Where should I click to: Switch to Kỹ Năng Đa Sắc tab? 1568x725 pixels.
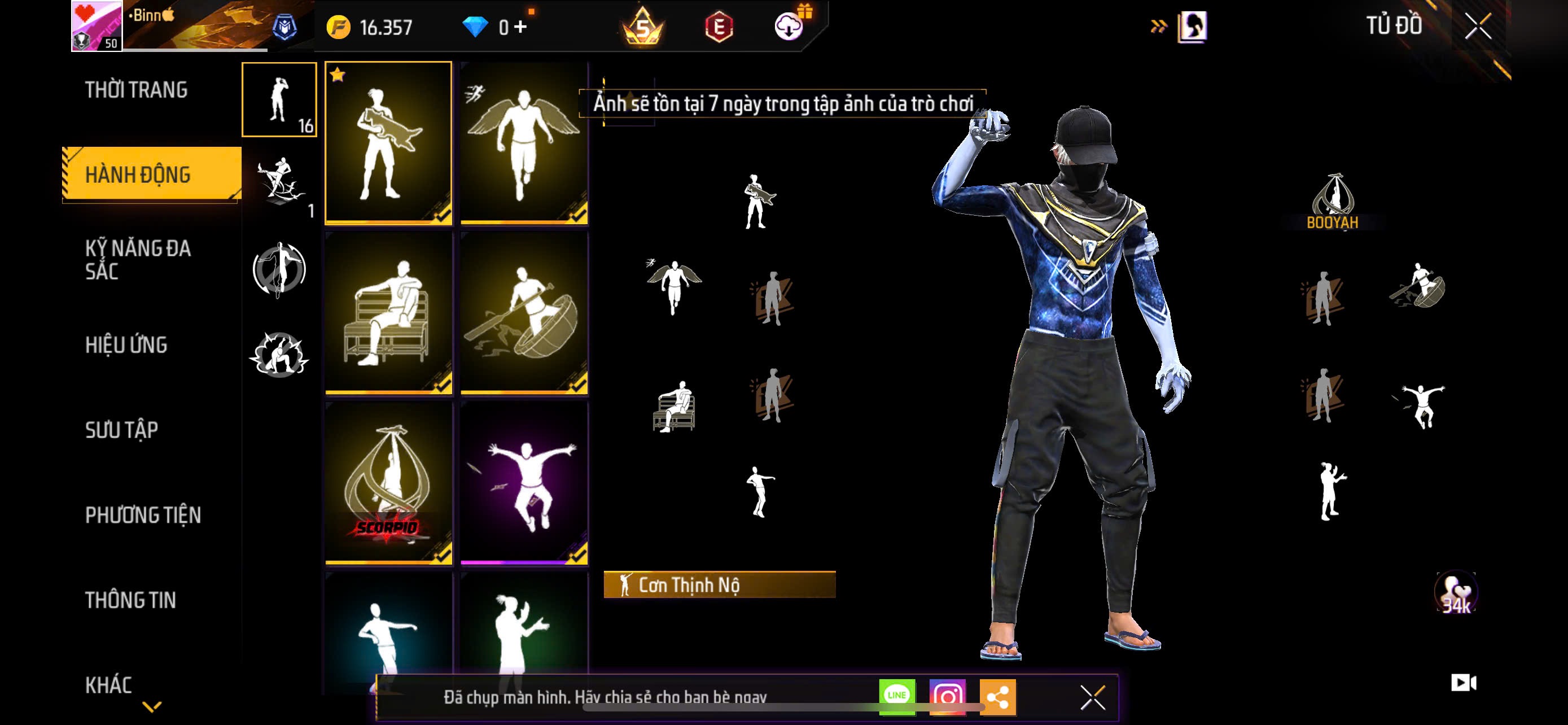pos(138,260)
